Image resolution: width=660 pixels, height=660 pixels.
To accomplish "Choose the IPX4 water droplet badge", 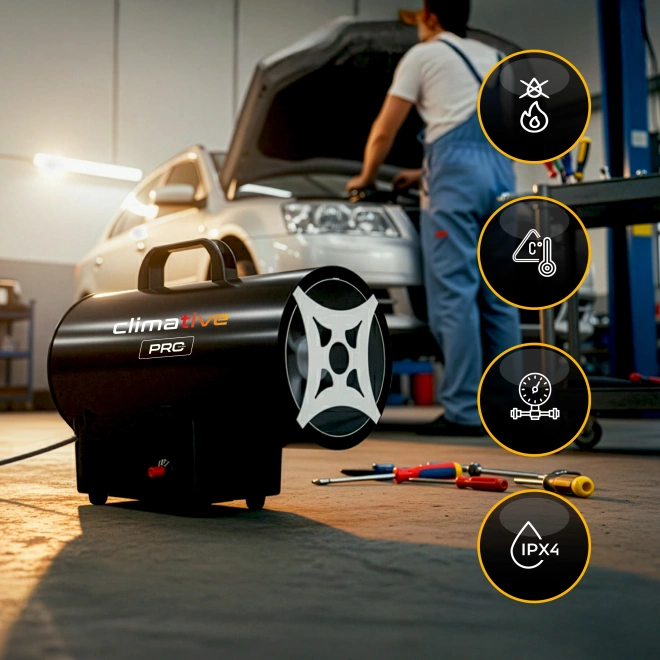I will click(x=533, y=546).
